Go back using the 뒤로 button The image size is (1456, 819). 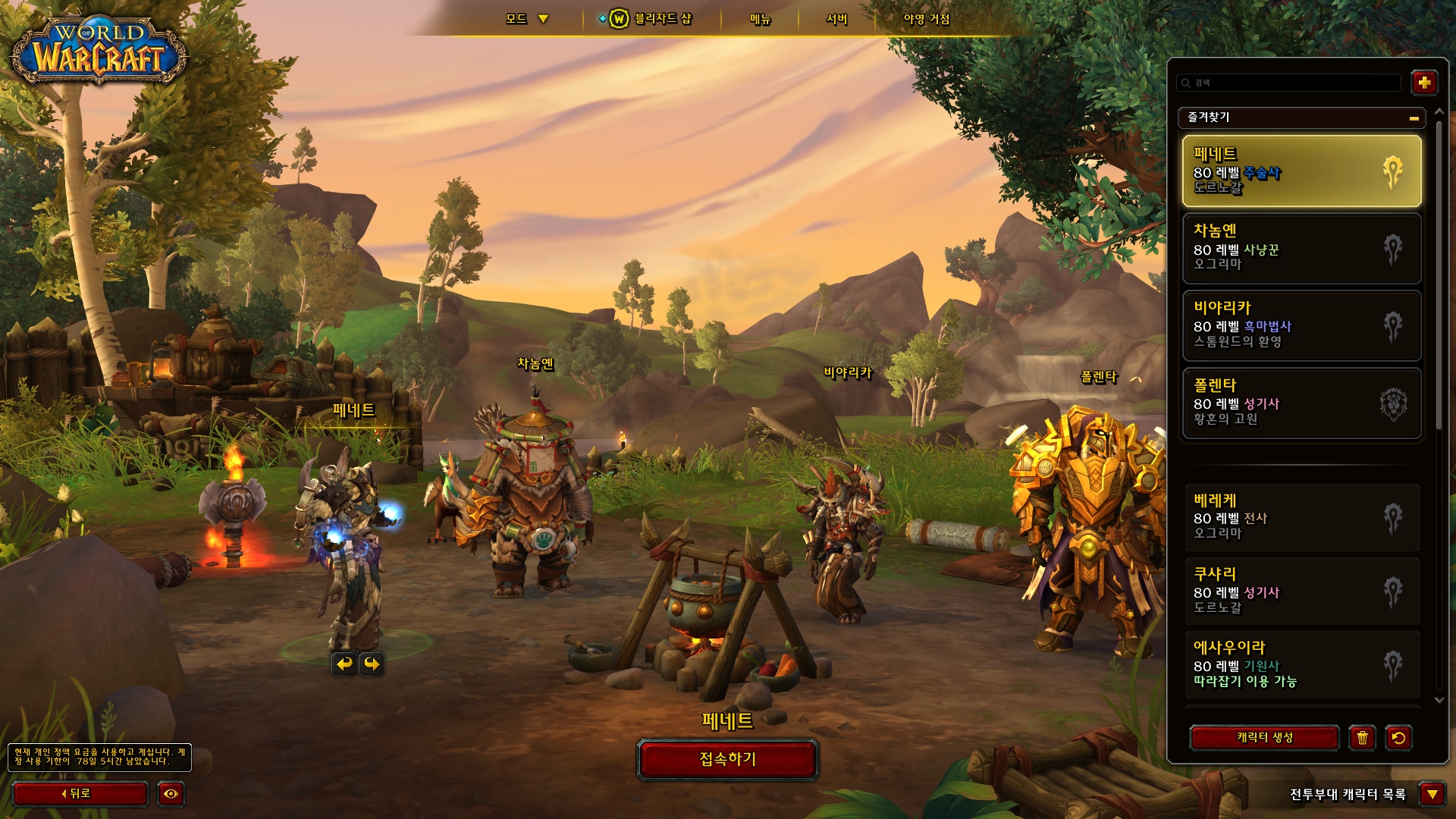tap(80, 794)
